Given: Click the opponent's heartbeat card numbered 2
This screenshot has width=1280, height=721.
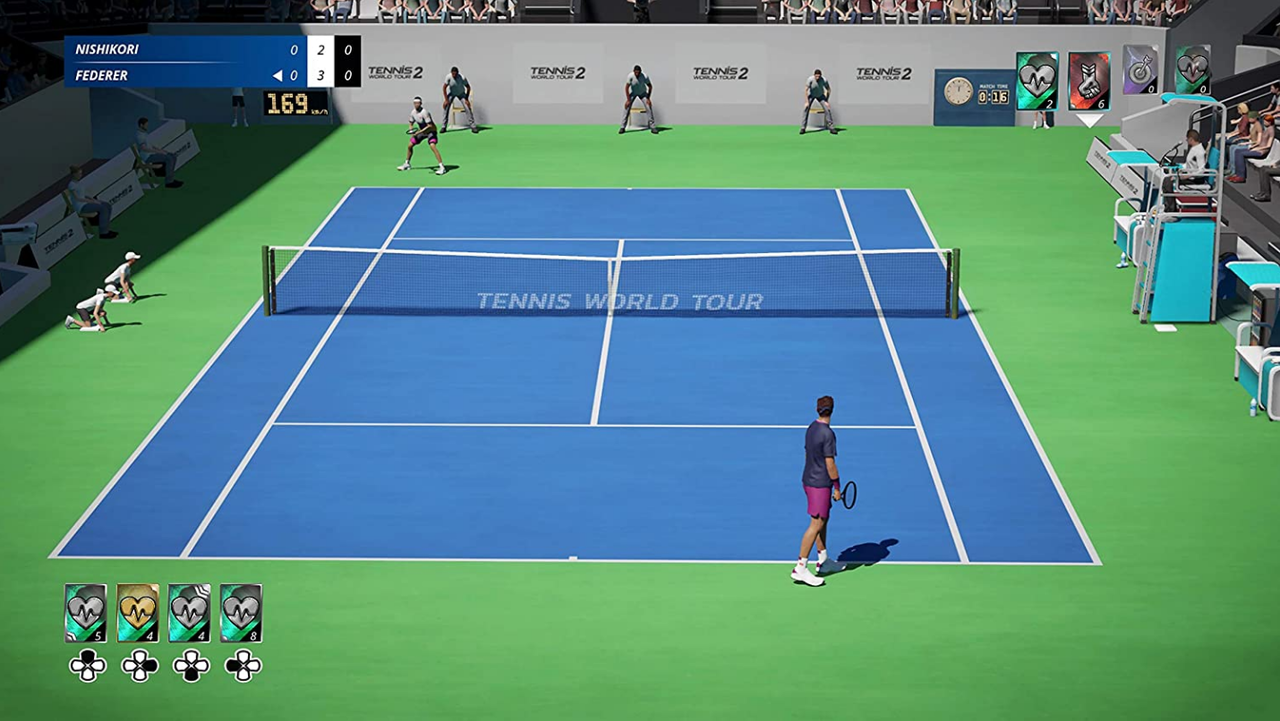Looking at the screenshot, I should 1037,80.
